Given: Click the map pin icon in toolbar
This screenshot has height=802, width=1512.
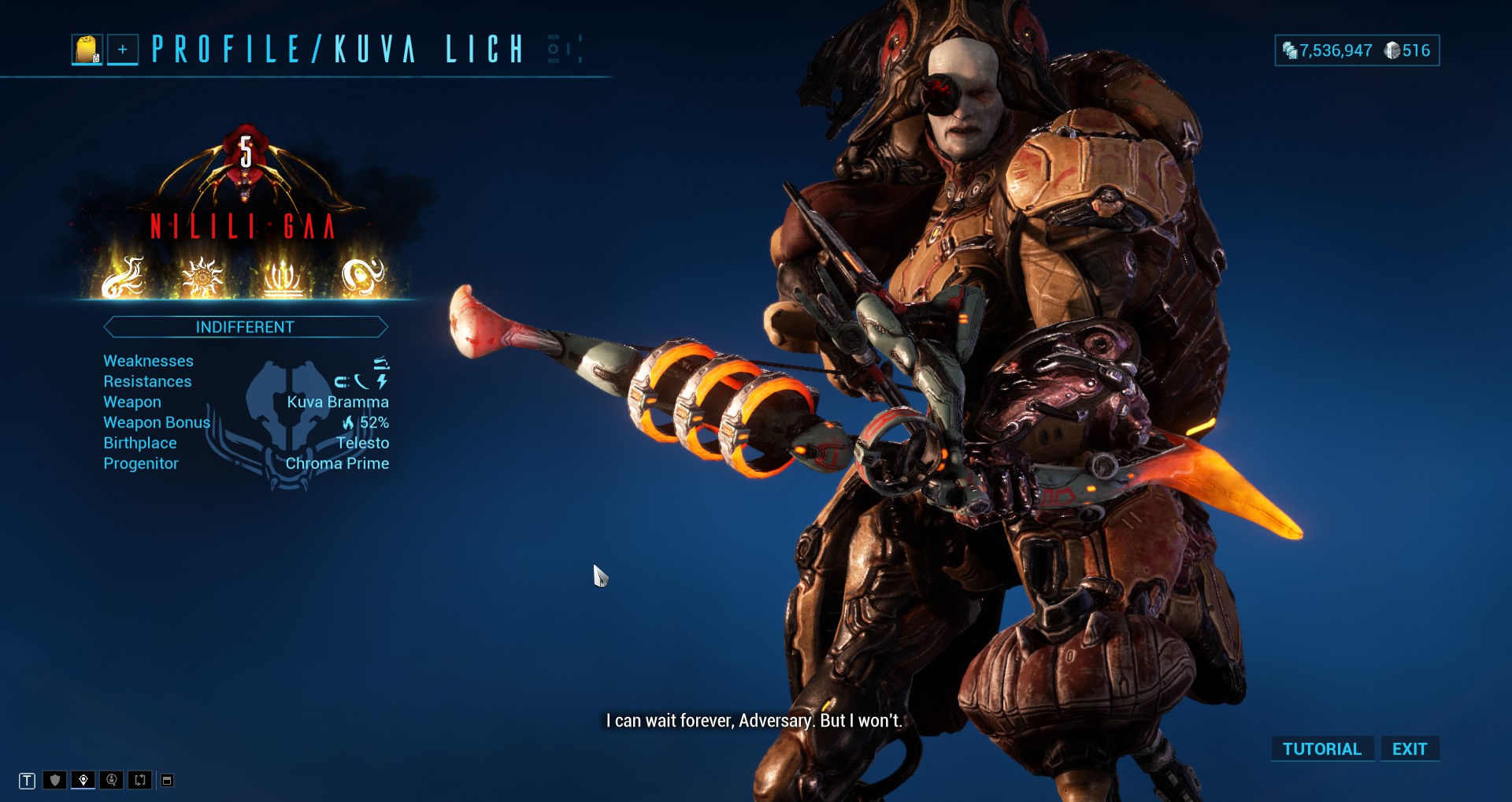Looking at the screenshot, I should 83,780.
